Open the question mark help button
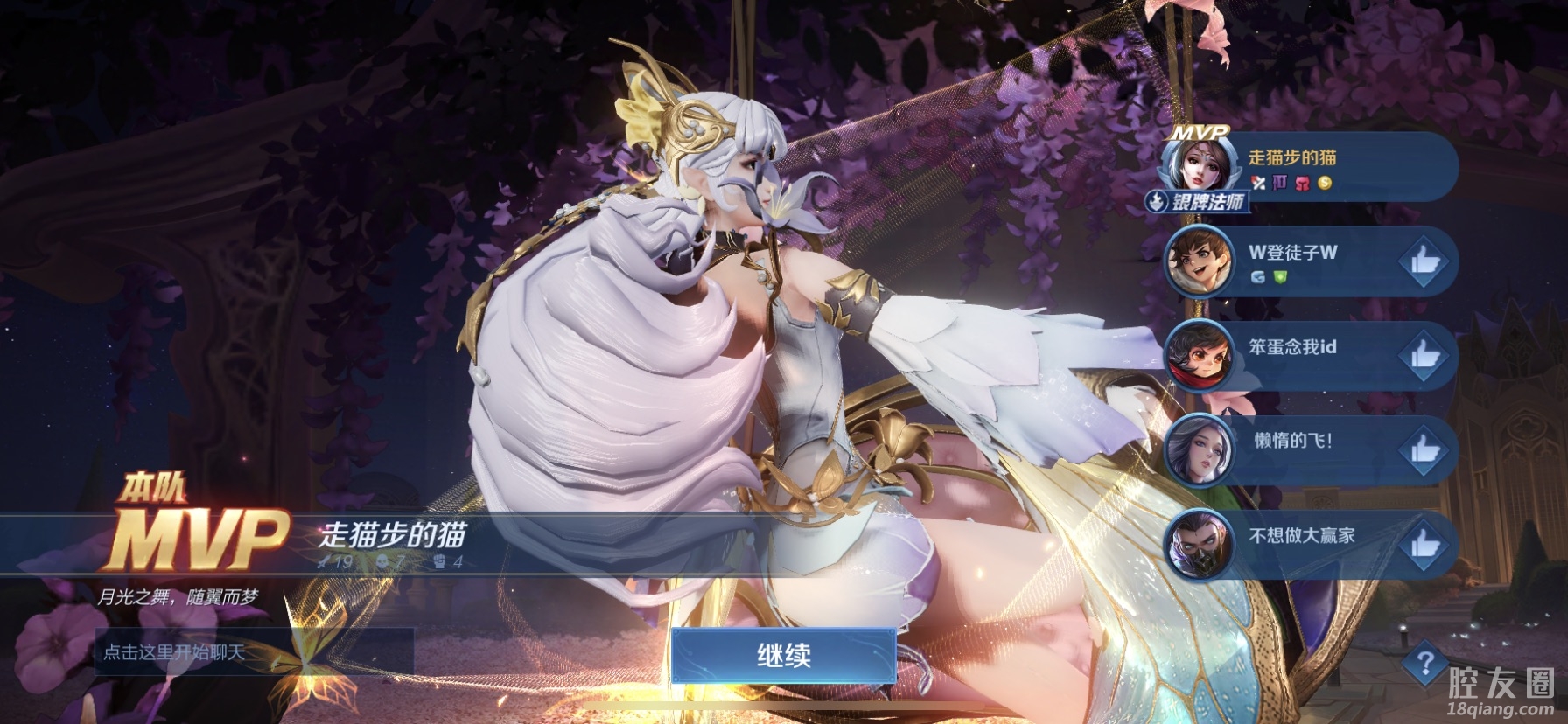 (1424, 664)
